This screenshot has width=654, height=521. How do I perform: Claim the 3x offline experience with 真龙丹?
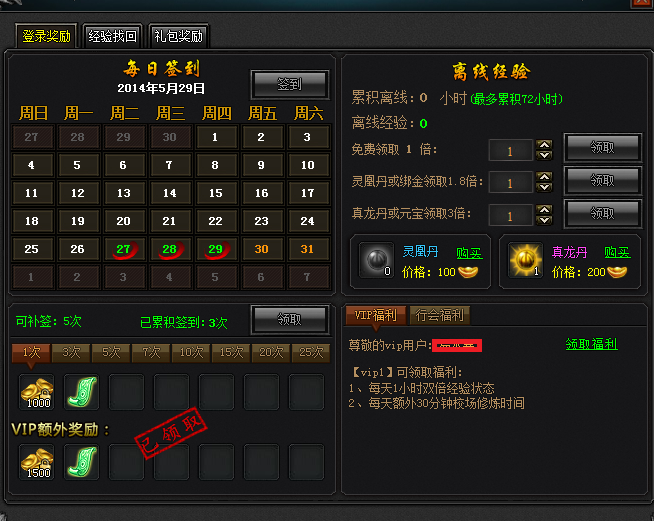pyautogui.click(x=602, y=212)
